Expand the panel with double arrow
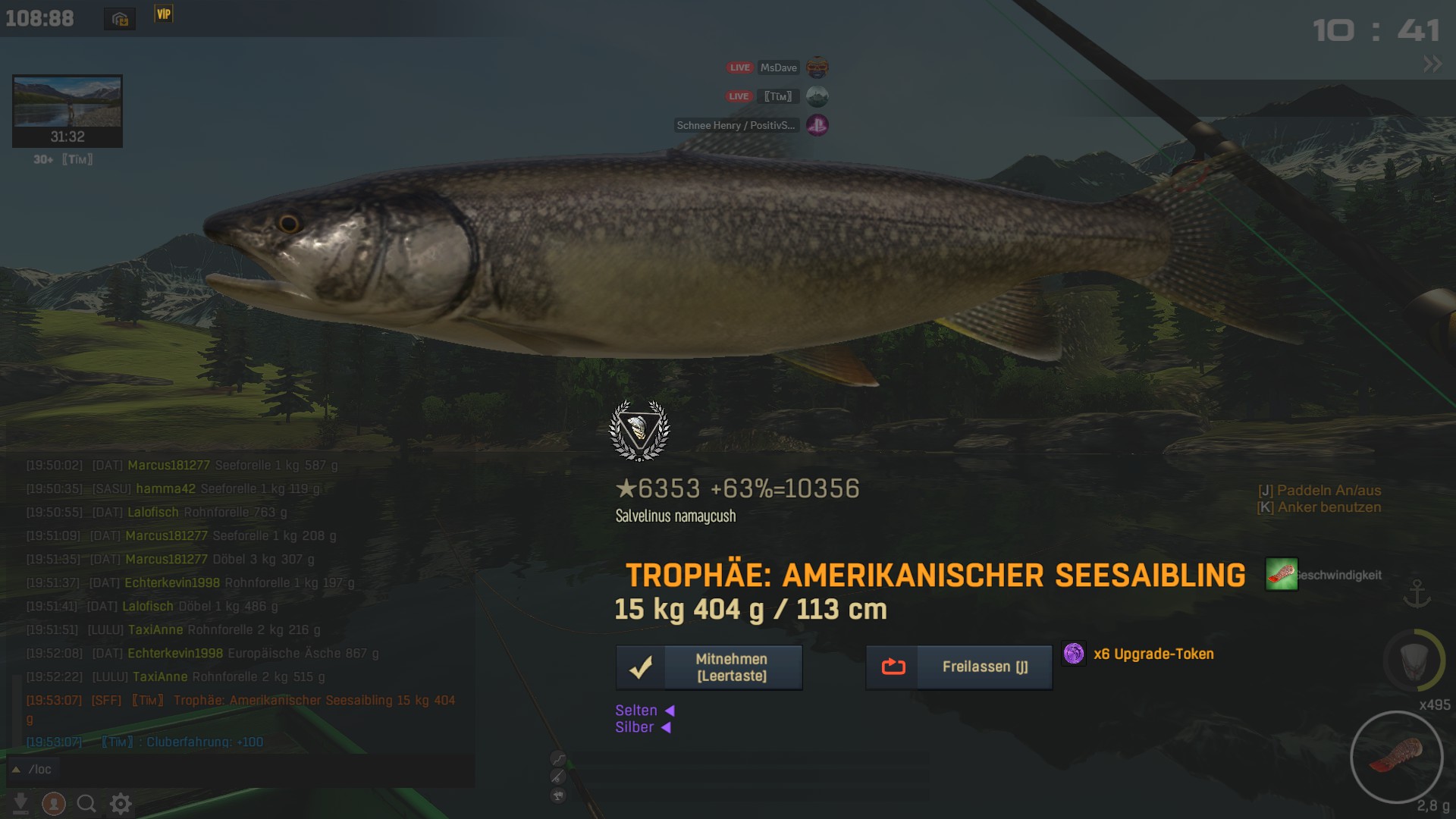 [x=1432, y=64]
